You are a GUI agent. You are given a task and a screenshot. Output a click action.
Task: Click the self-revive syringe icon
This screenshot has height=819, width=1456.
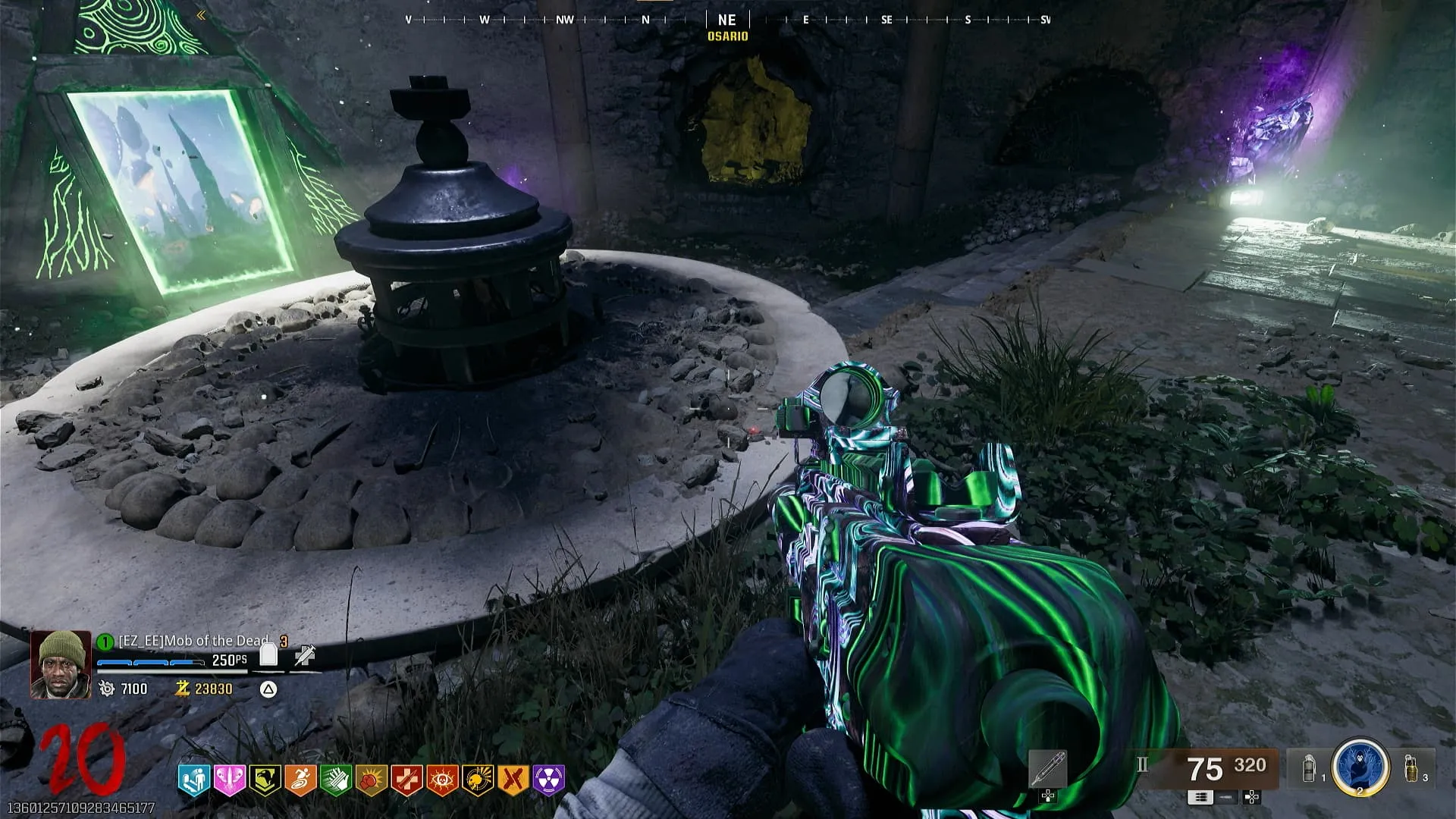point(306,655)
